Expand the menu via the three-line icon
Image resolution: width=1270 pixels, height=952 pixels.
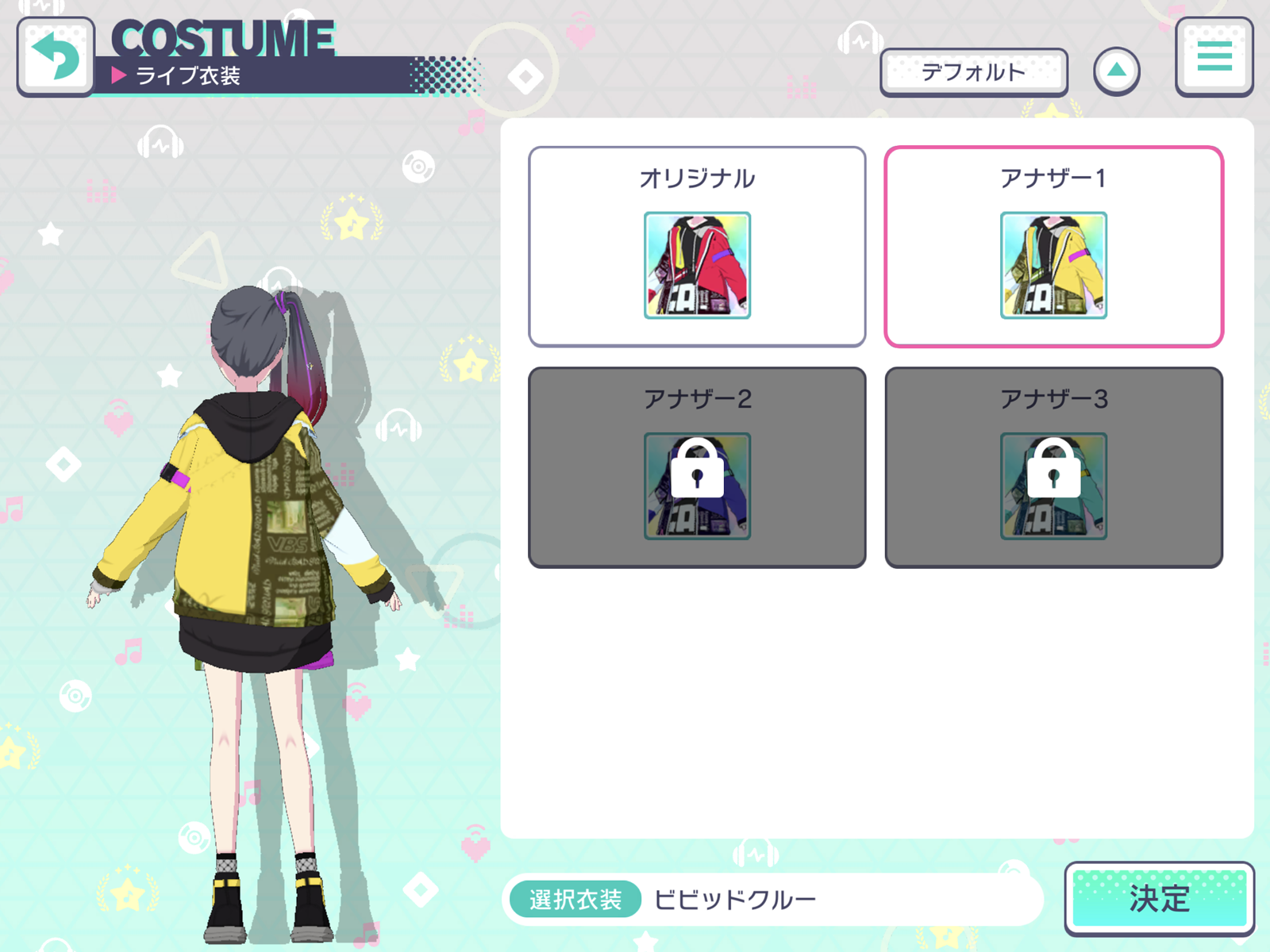[x=1213, y=56]
